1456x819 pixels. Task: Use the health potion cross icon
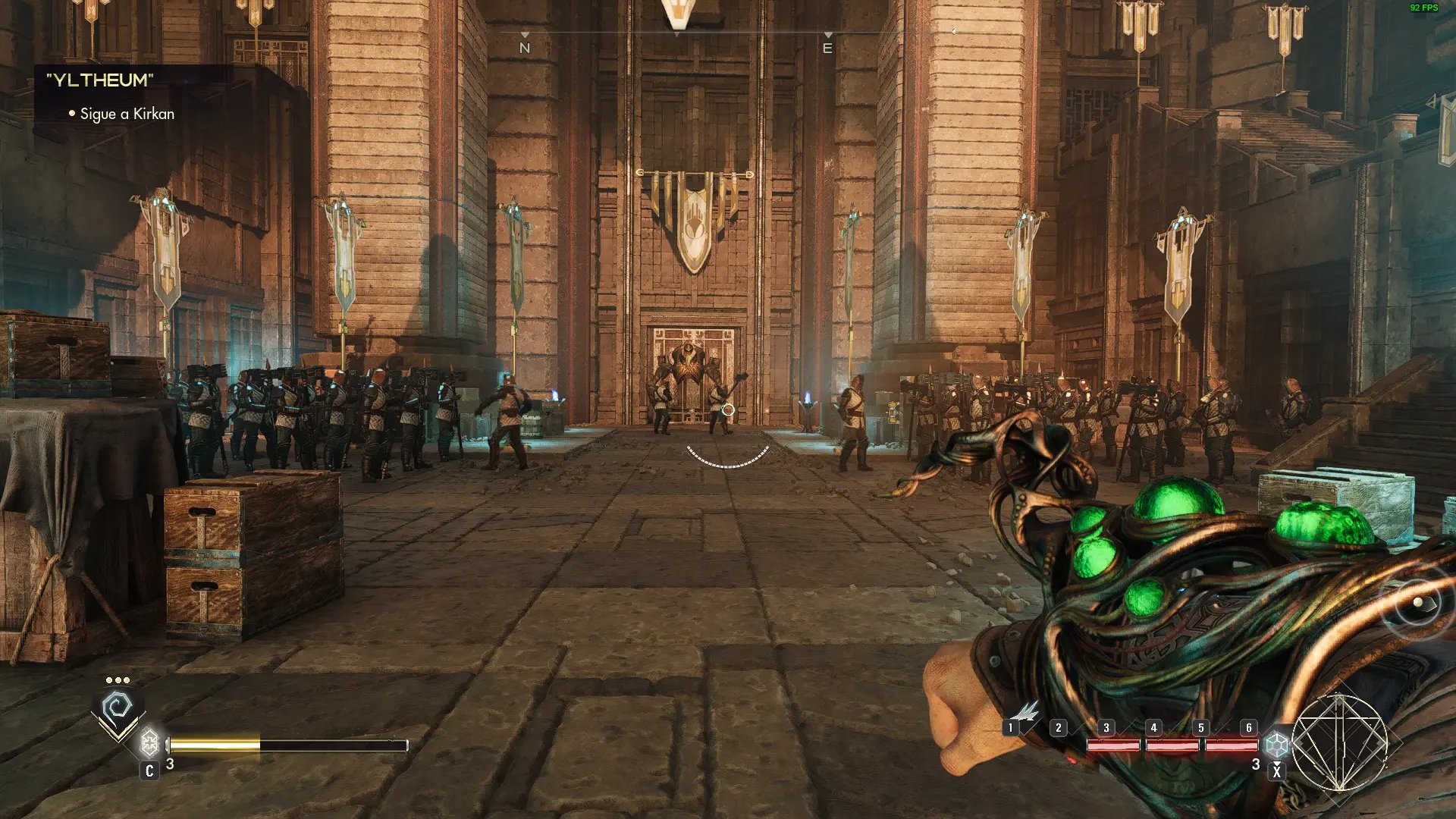click(x=150, y=741)
